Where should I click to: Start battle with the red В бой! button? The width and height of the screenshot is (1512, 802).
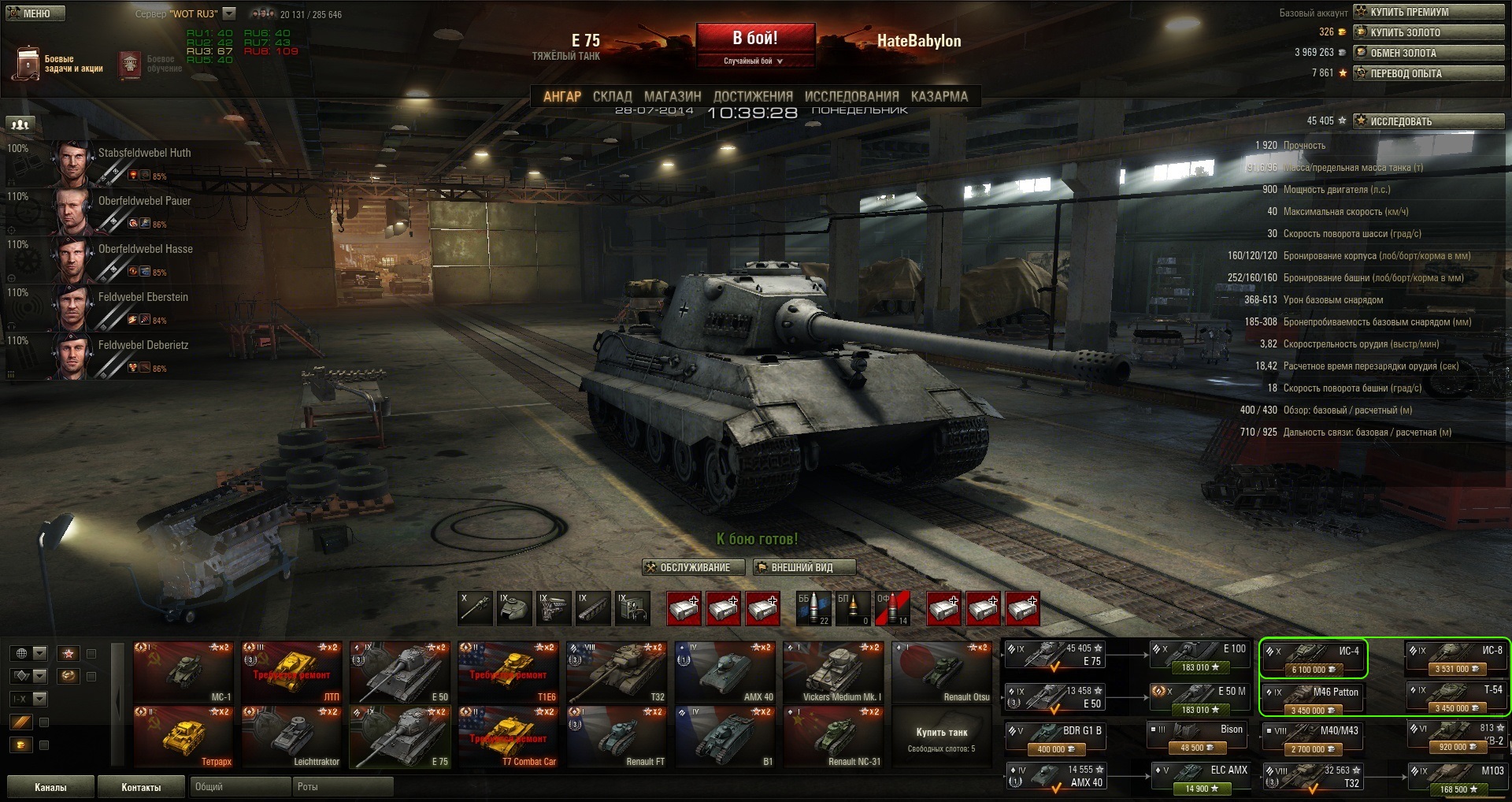(754, 39)
